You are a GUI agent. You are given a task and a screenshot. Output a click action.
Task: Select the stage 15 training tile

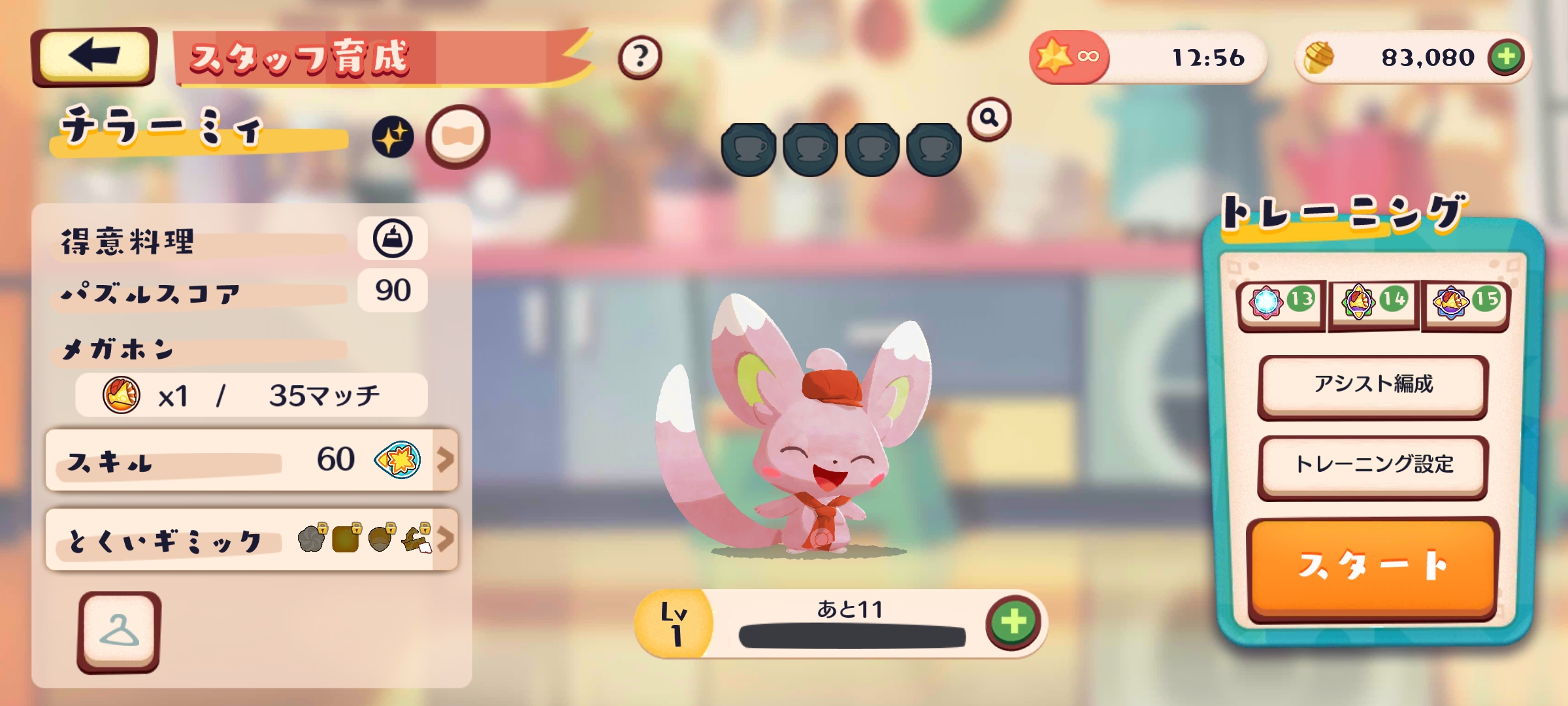1465,303
